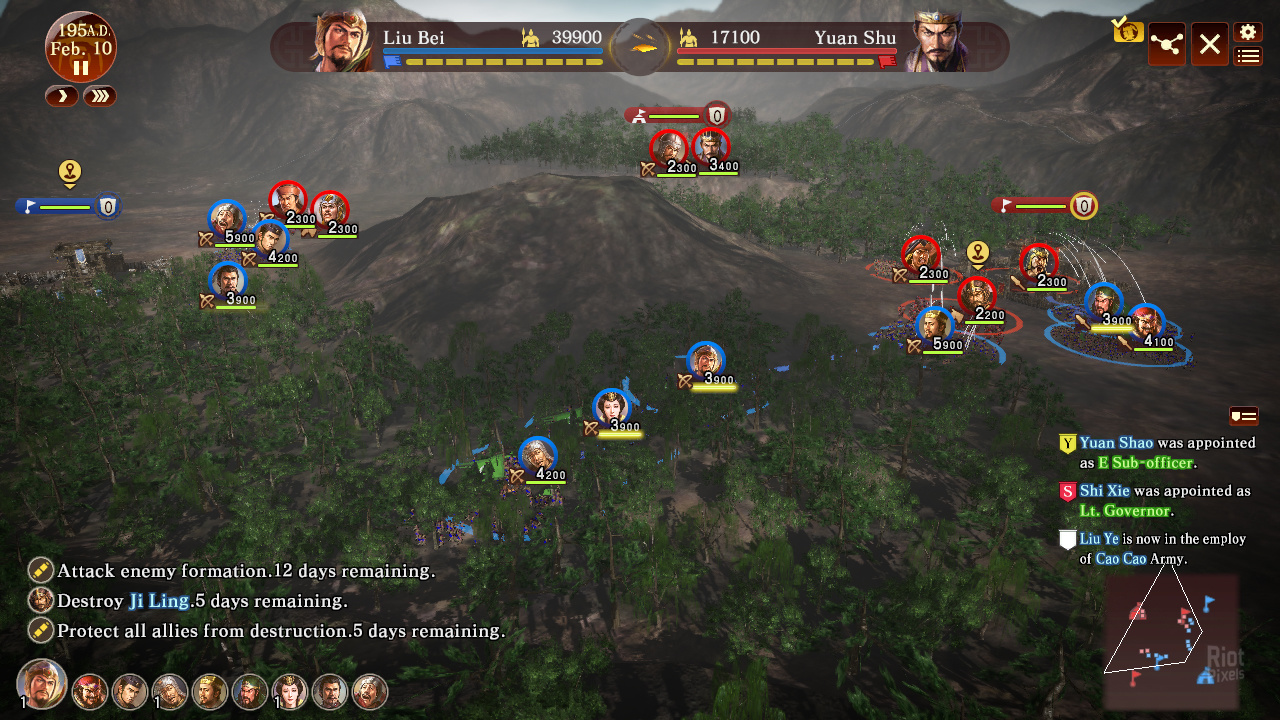Viewport: 1280px width, 720px height.
Task: Select the large first officer portrait
Action: [x=42, y=685]
